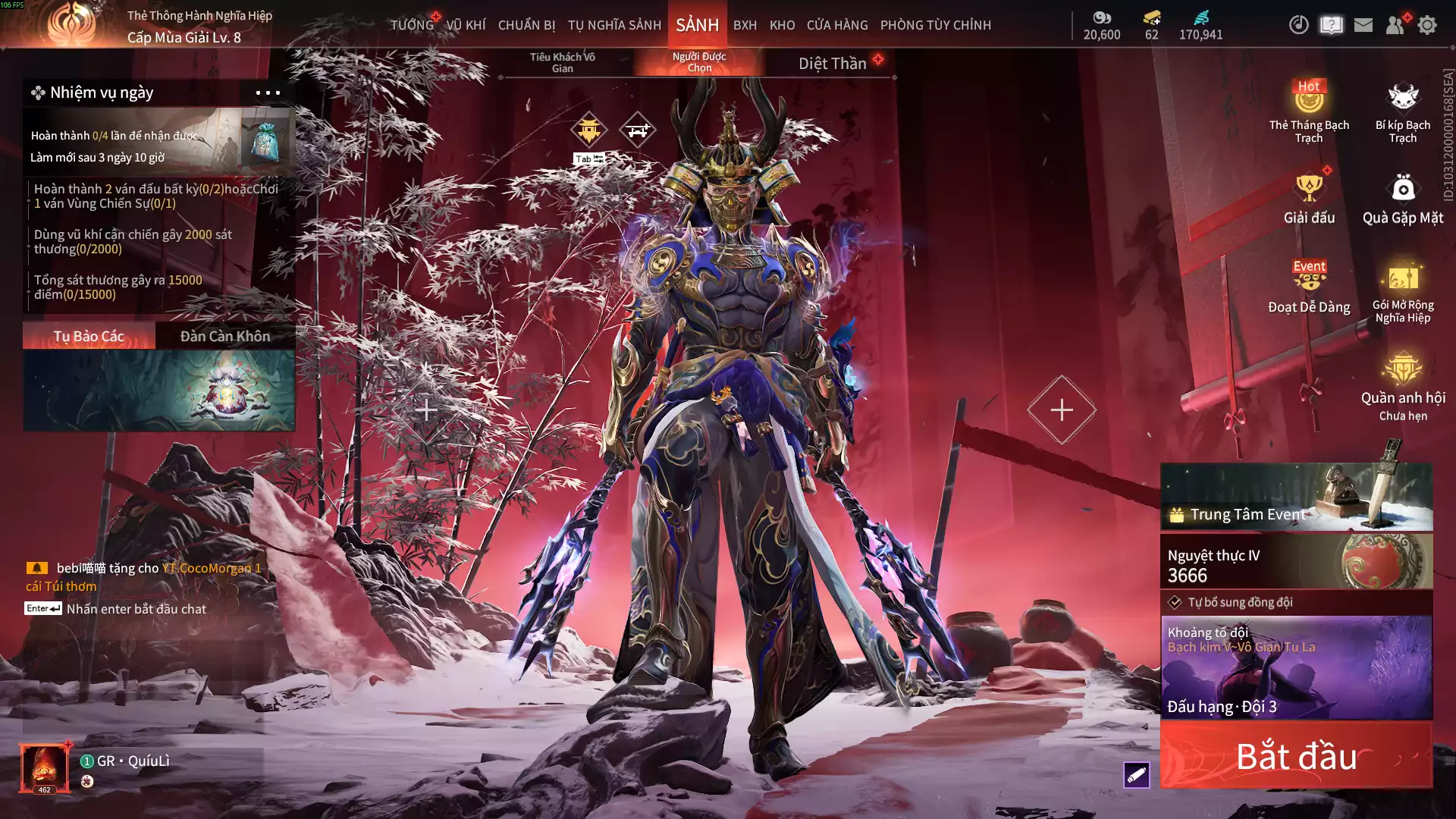
Task: Open the TƯỚNG heroes menu
Action: point(412,25)
